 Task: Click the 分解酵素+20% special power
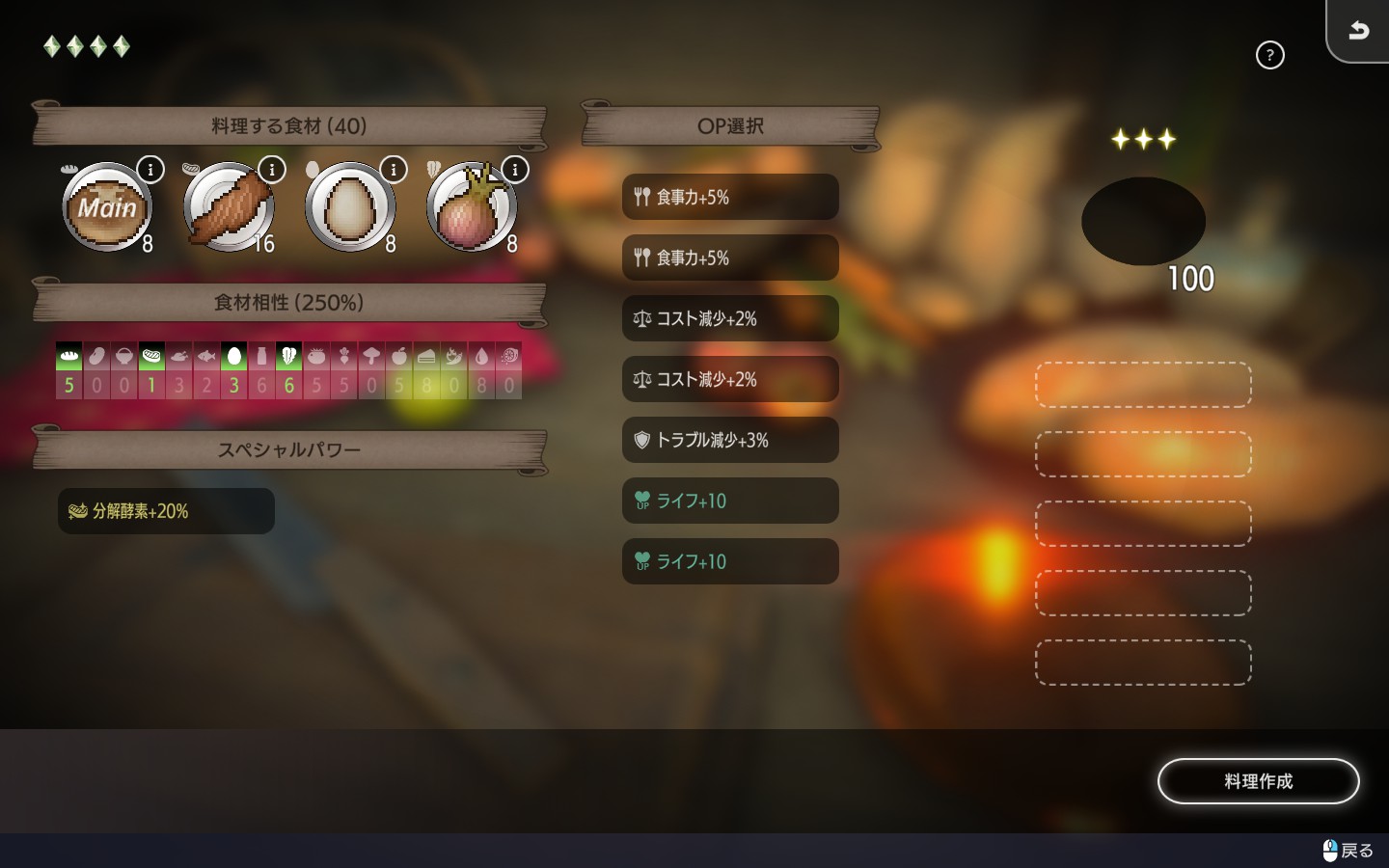coord(166,511)
